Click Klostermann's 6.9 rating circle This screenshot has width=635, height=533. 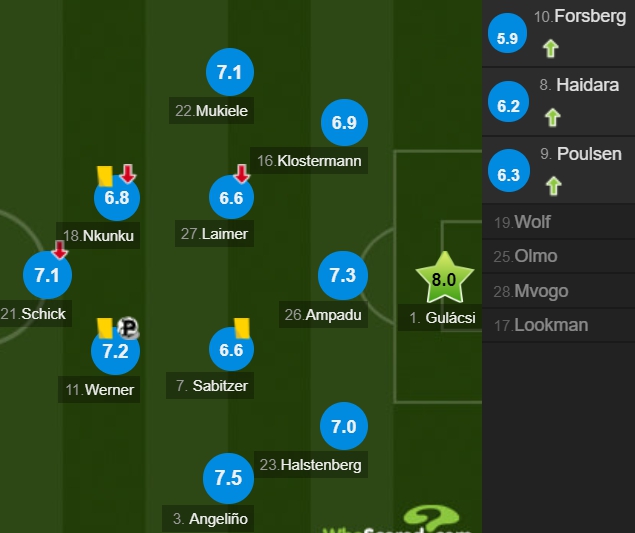point(344,123)
